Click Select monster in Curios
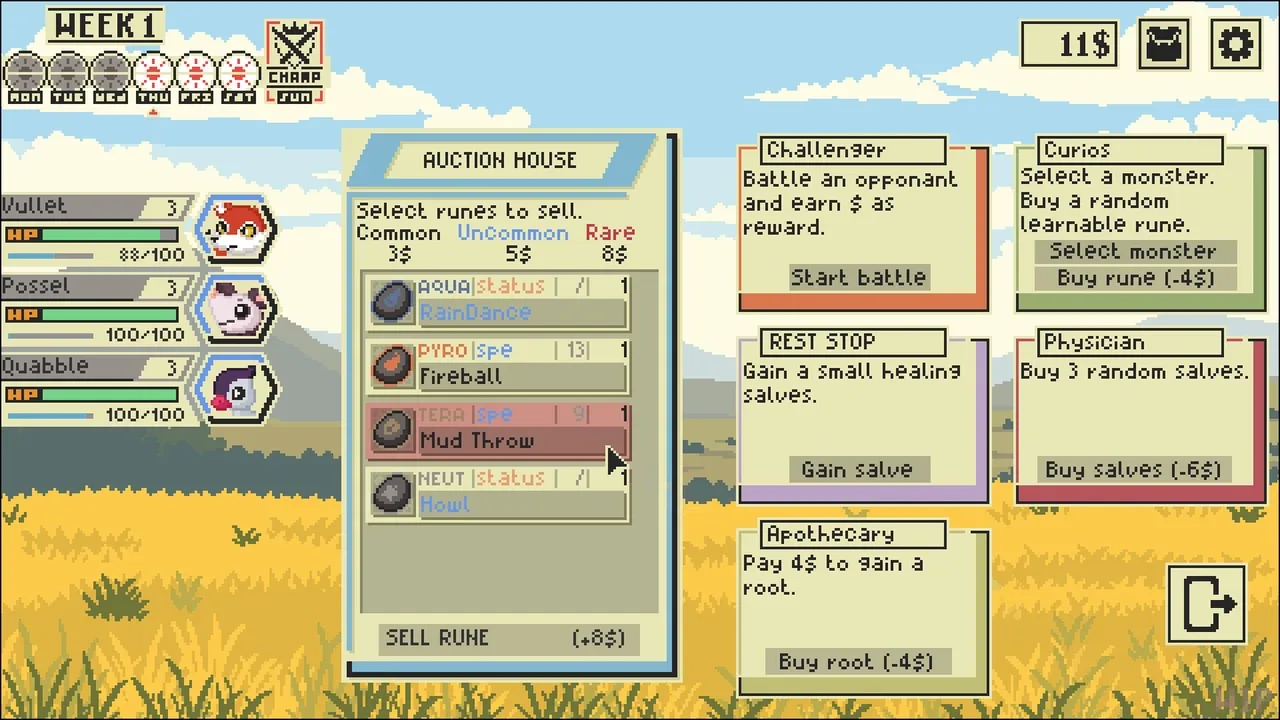1280x720 pixels. [1132, 251]
